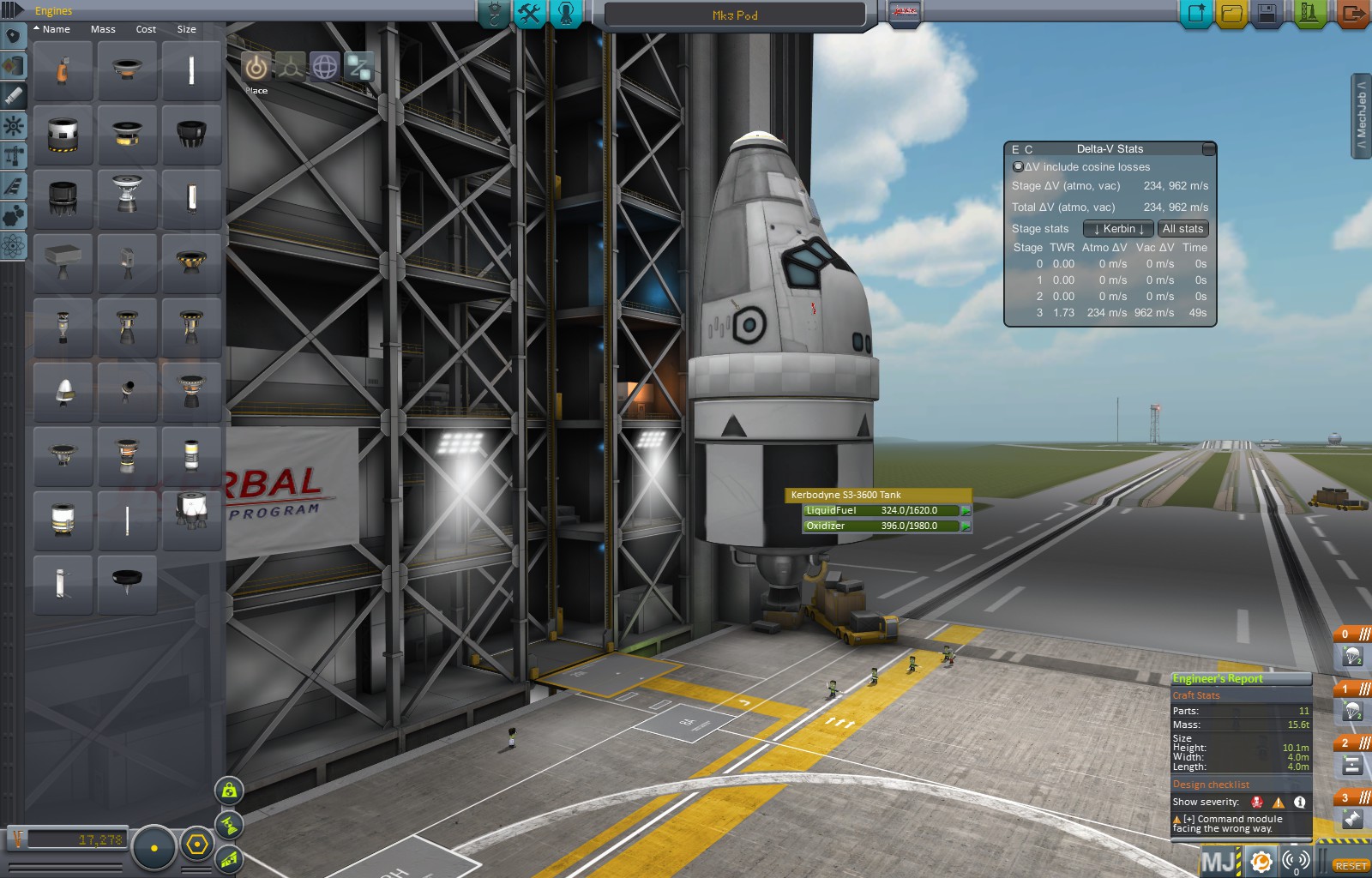Switch to the Crew assignment tab
1372x878 pixels.
[566, 14]
